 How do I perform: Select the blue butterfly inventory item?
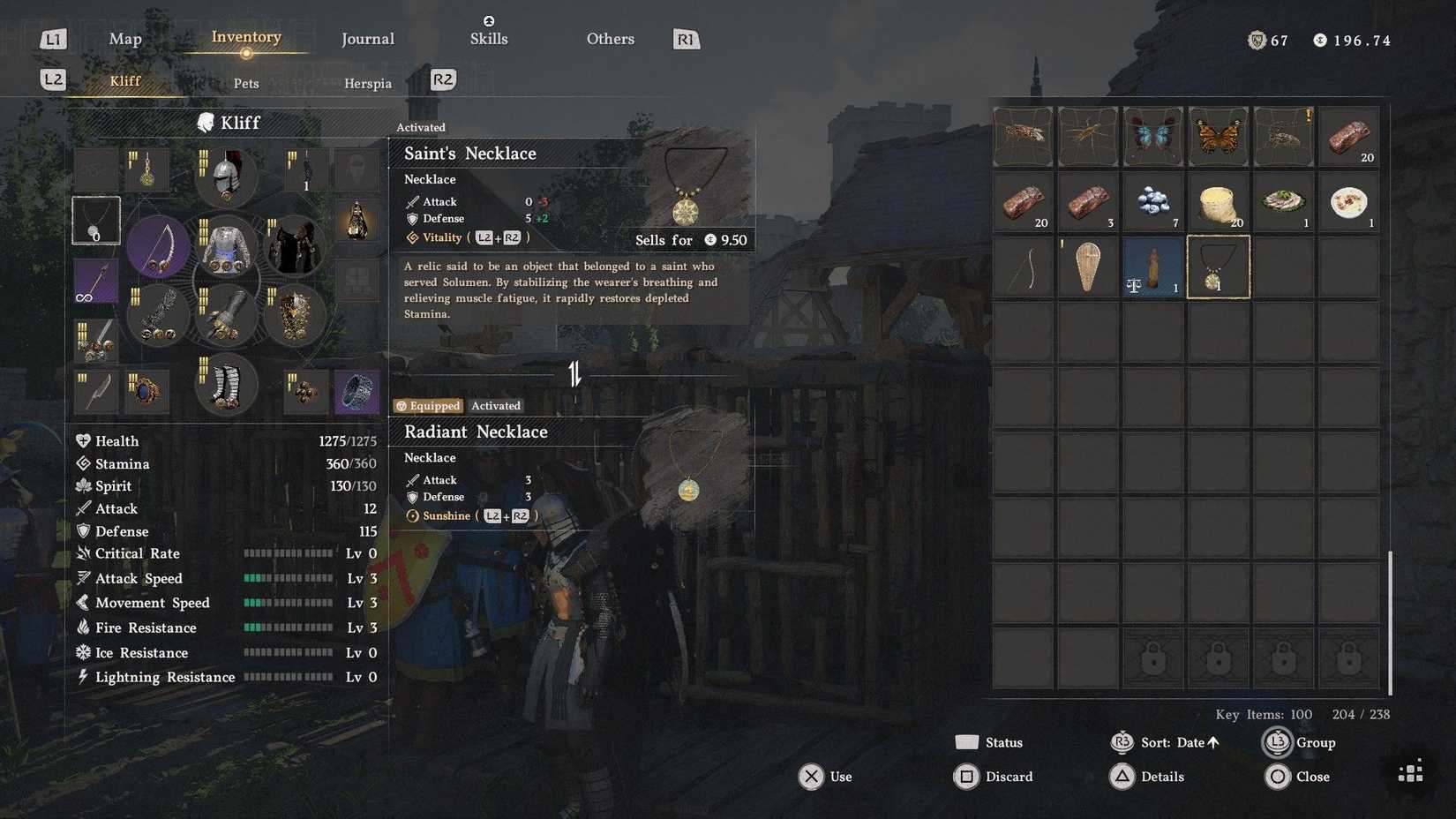tap(1153, 136)
